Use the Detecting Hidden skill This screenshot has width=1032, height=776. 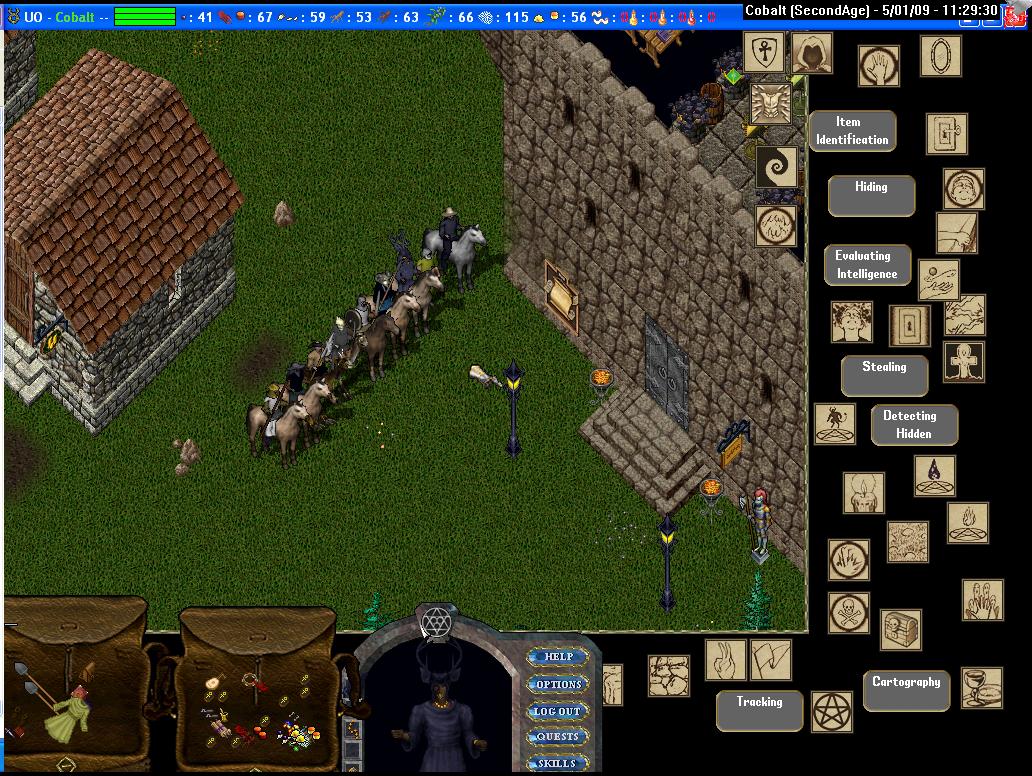coord(913,425)
